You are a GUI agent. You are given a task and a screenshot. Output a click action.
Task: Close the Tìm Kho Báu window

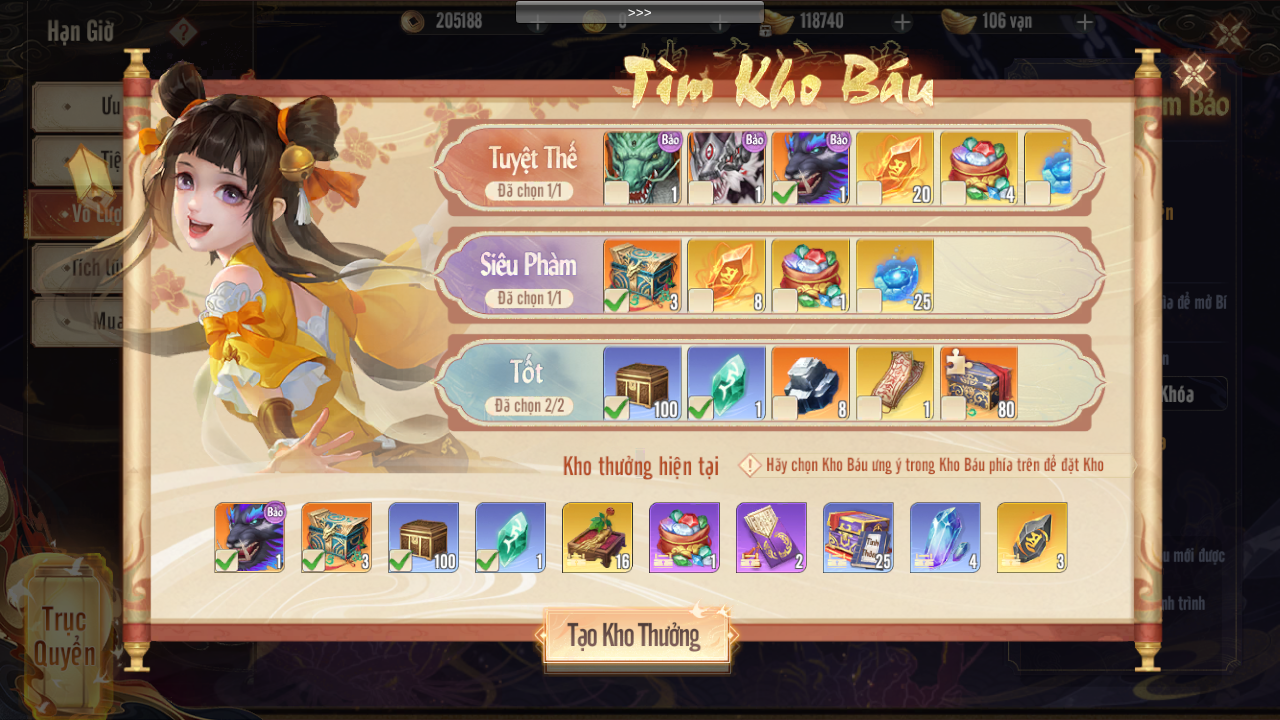[1193, 74]
